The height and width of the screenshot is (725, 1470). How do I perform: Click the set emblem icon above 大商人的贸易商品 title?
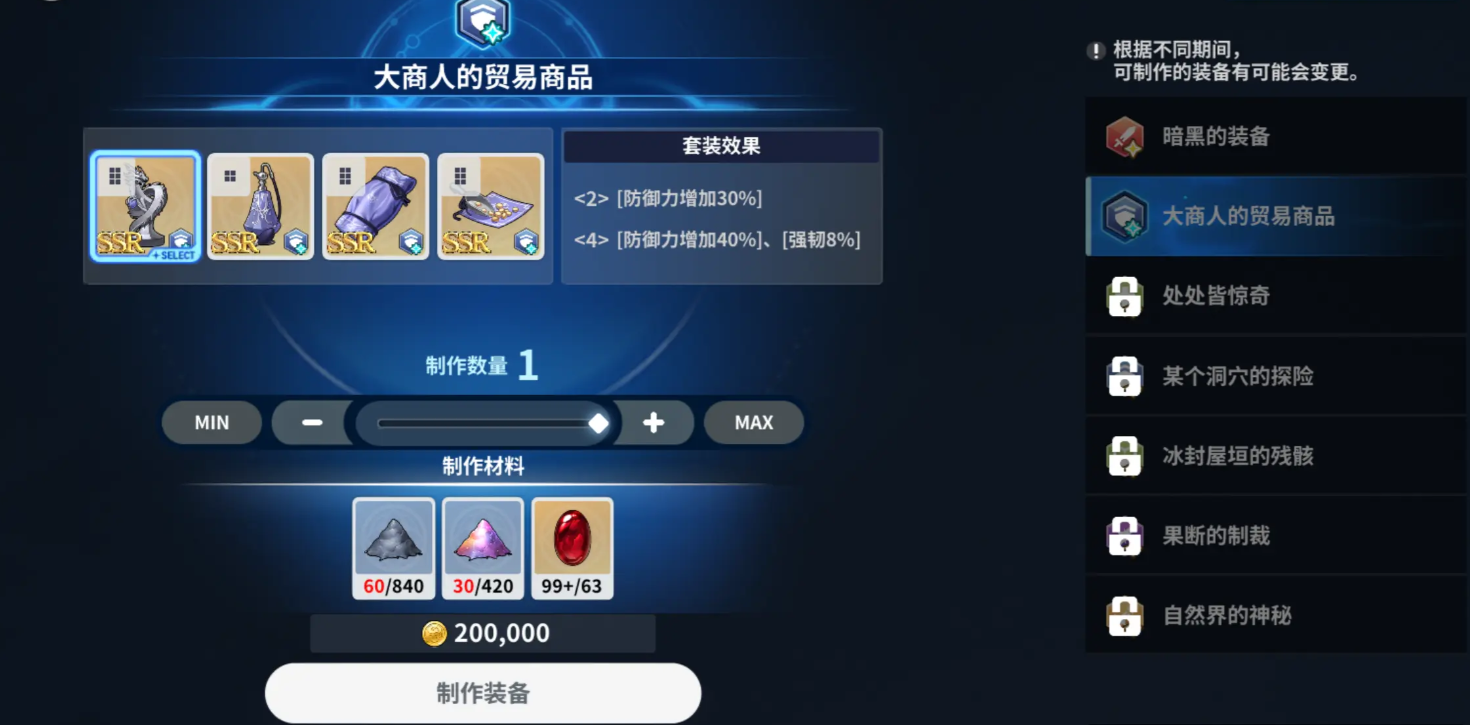pyautogui.click(x=480, y=21)
